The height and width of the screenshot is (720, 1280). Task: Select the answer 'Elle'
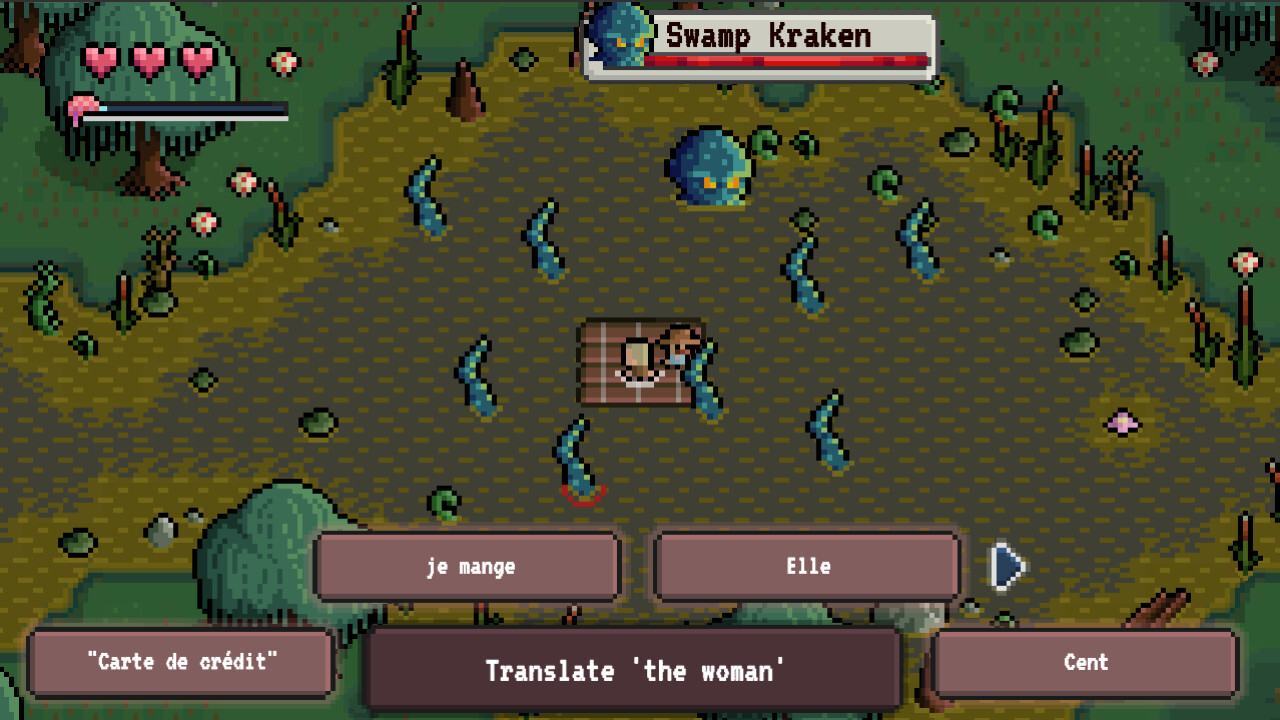click(x=806, y=566)
